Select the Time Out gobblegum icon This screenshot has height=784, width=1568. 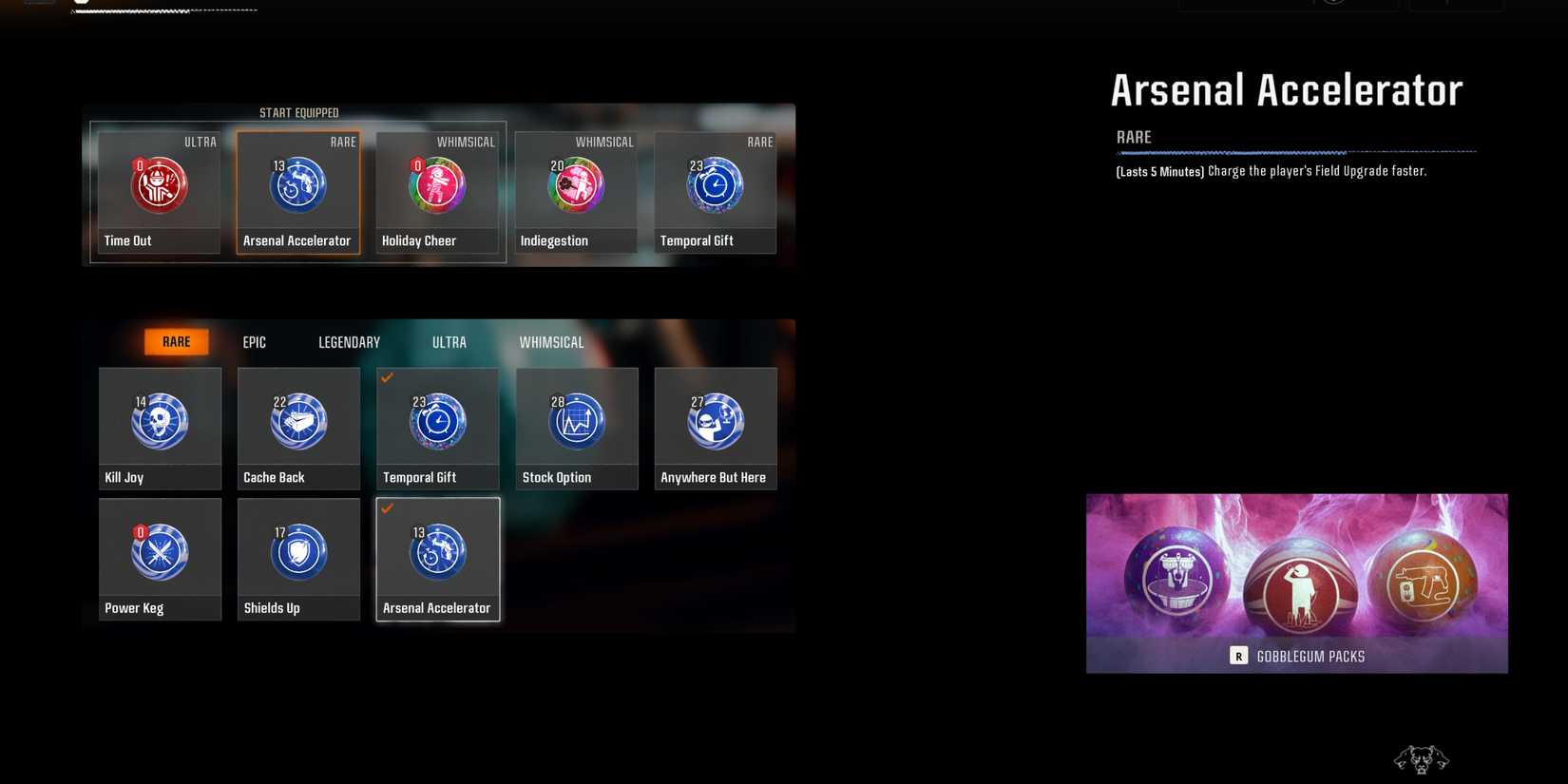tap(157, 185)
